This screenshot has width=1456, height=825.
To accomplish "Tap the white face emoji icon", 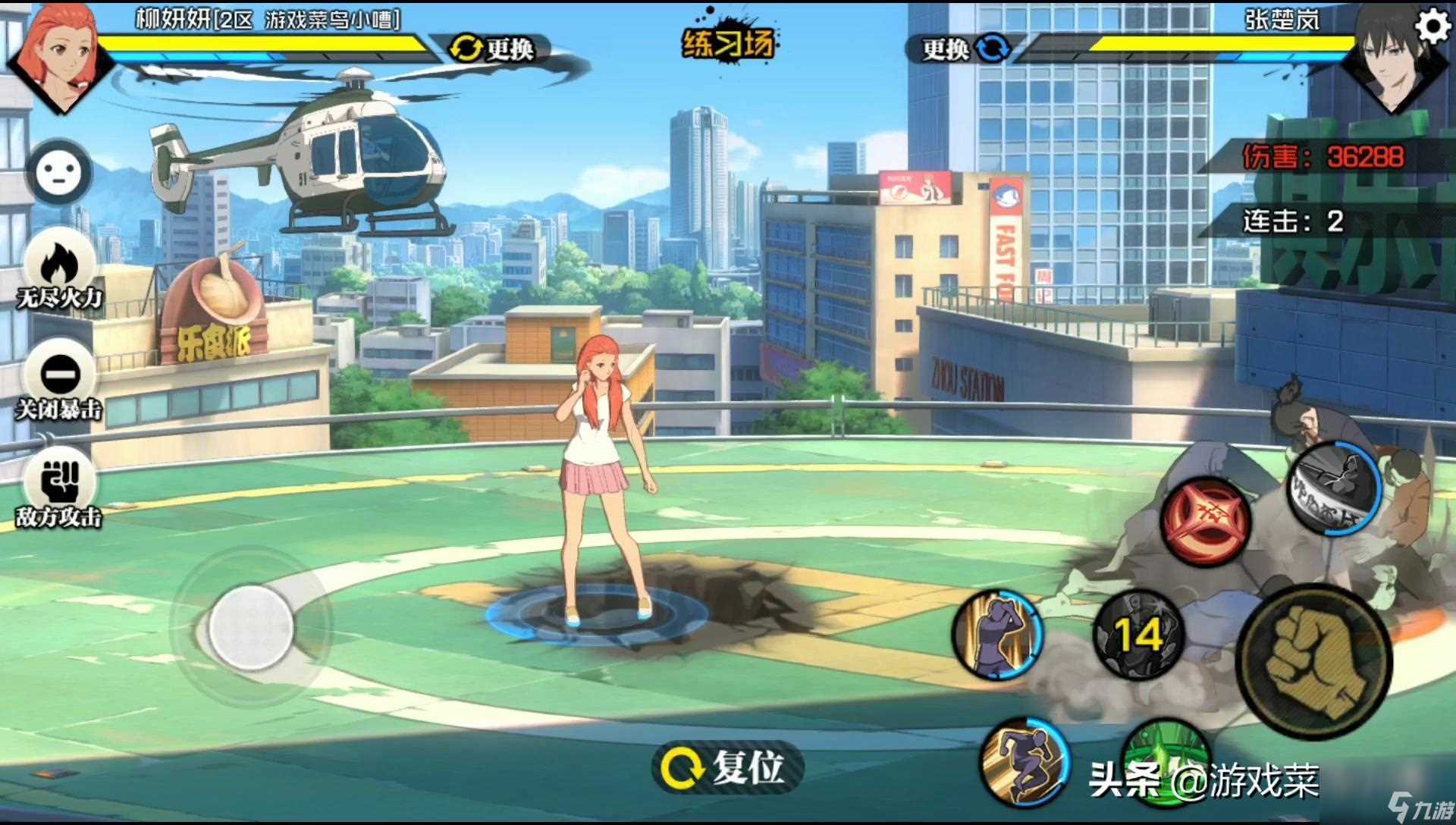I will click(59, 173).
